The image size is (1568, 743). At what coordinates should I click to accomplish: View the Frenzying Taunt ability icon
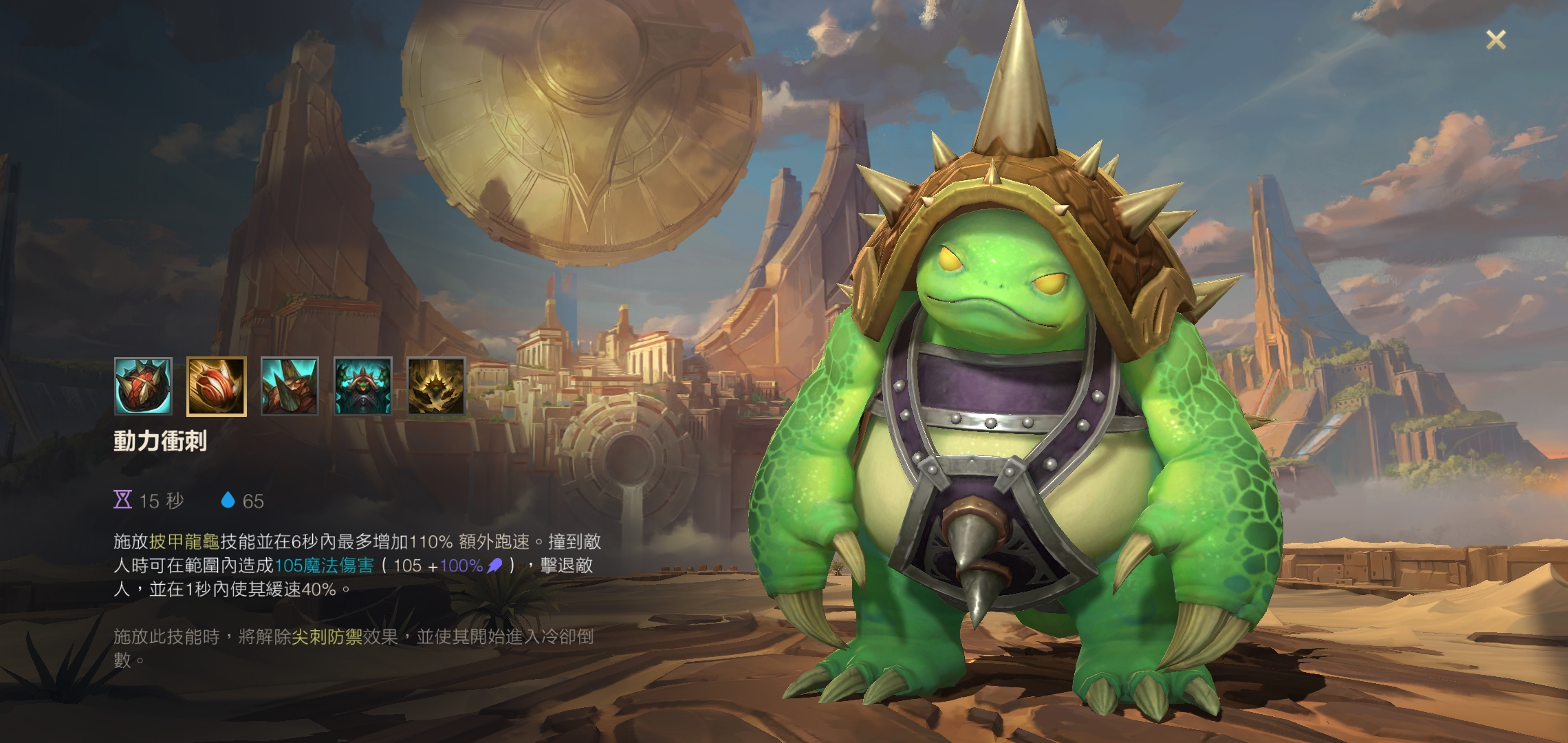click(363, 387)
